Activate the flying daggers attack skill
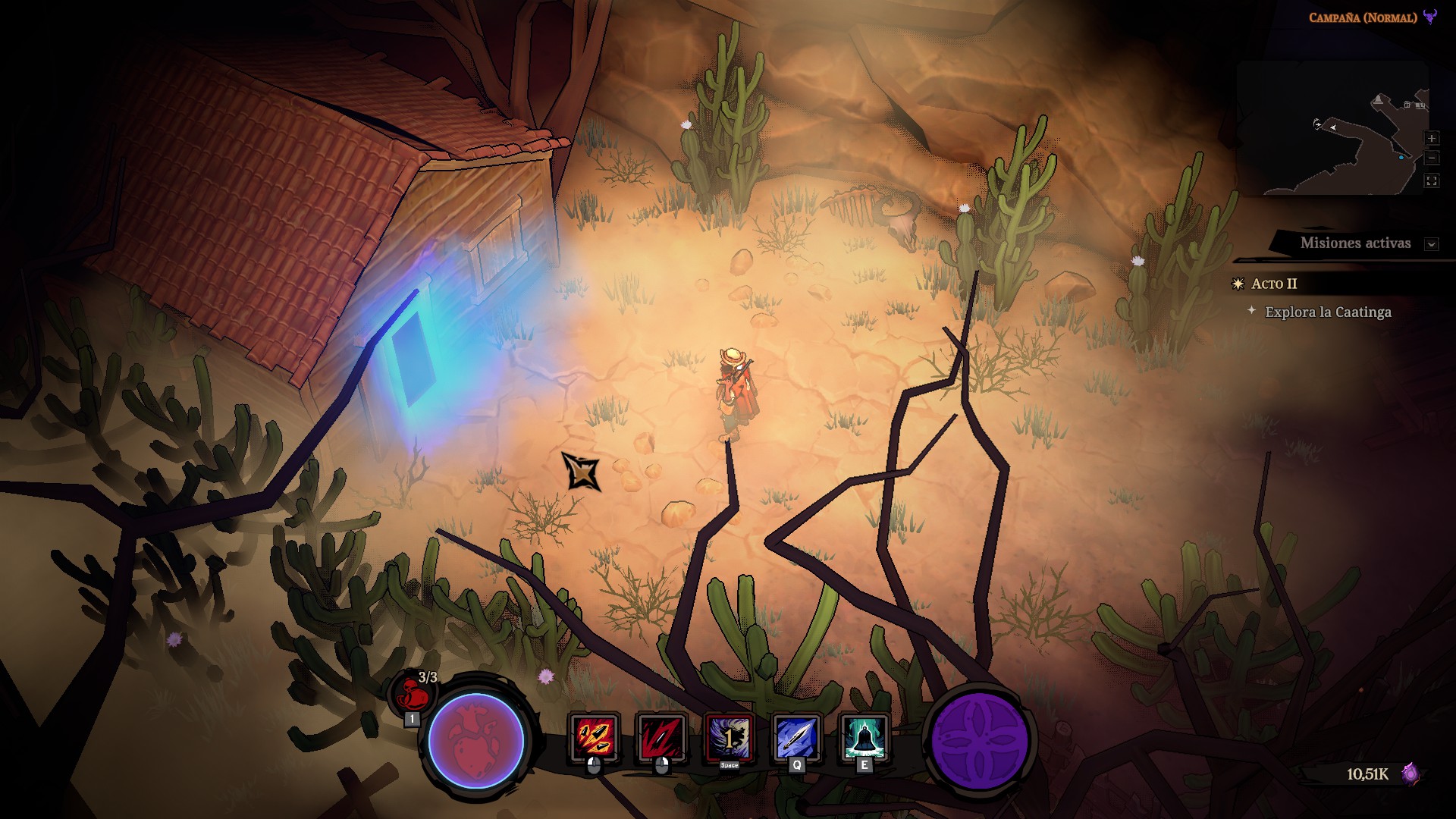The width and height of the screenshot is (1456, 819). pyautogui.click(x=594, y=737)
